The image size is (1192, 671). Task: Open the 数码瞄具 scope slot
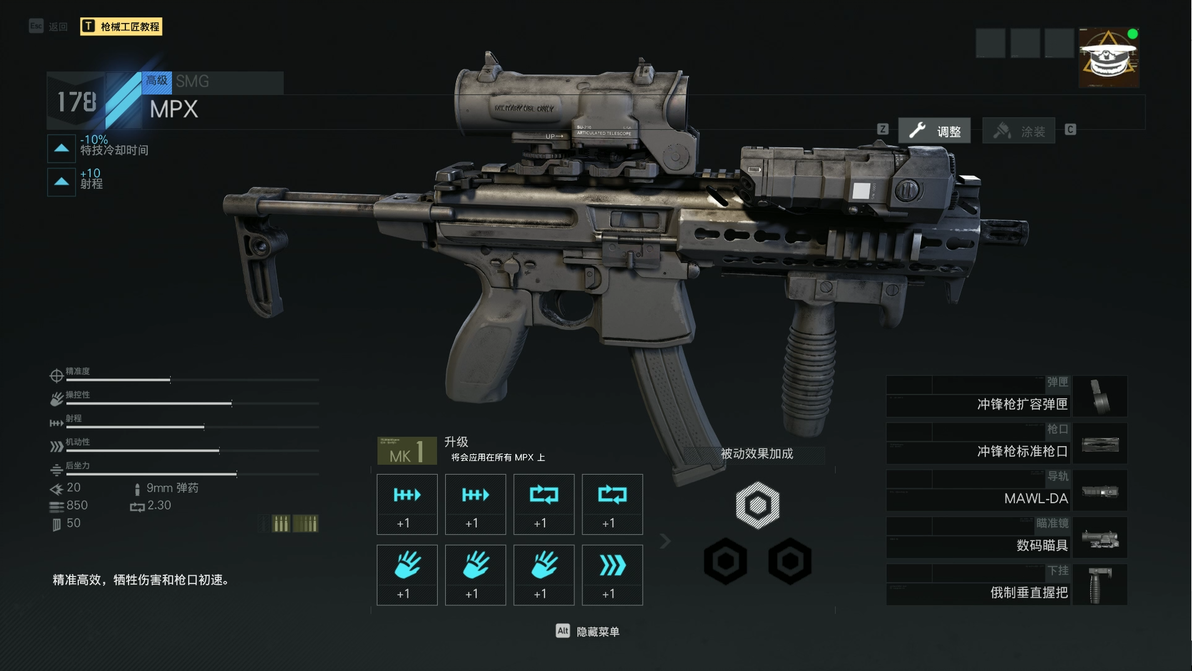tap(1006, 537)
